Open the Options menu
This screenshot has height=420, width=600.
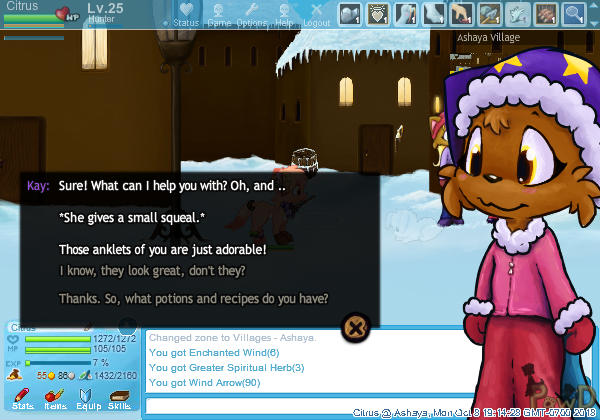pos(251,14)
